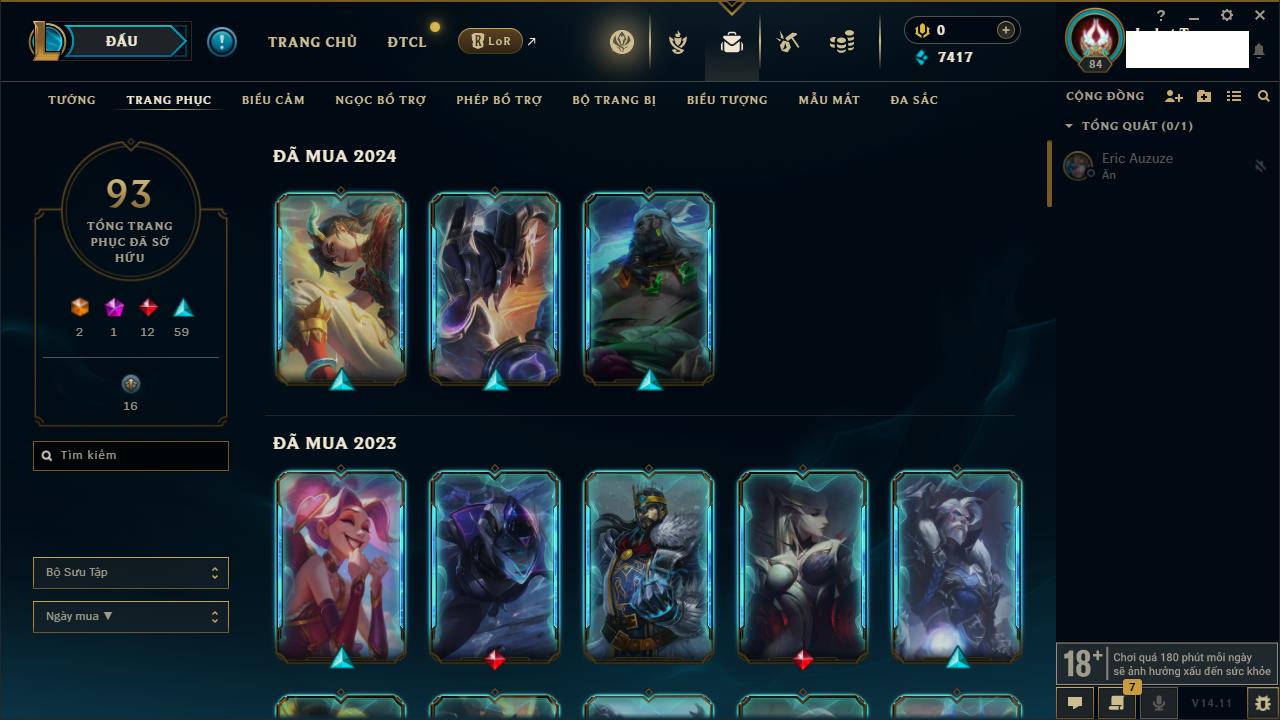Select friend Eric Auzuze in list
Viewport: 1280px width, 720px height.
(x=1137, y=165)
